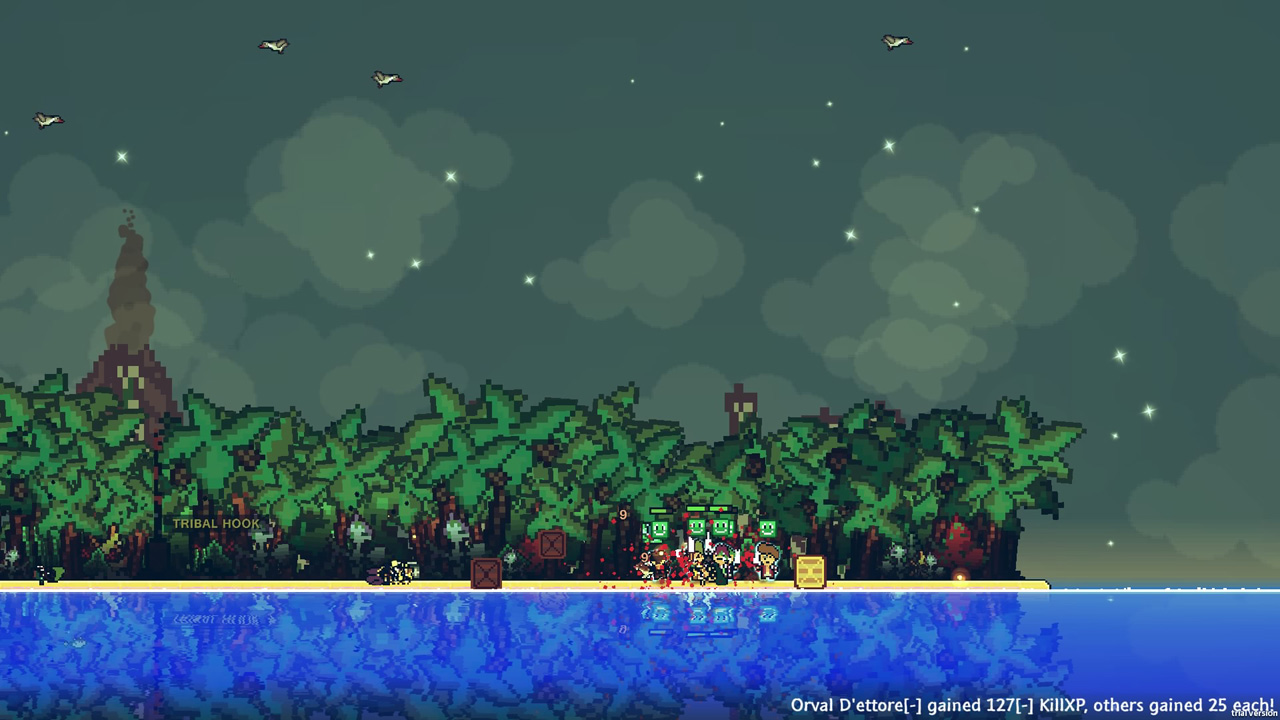Click the damage number 9 above the fight
Viewport: 1280px width, 720px height.
click(623, 513)
